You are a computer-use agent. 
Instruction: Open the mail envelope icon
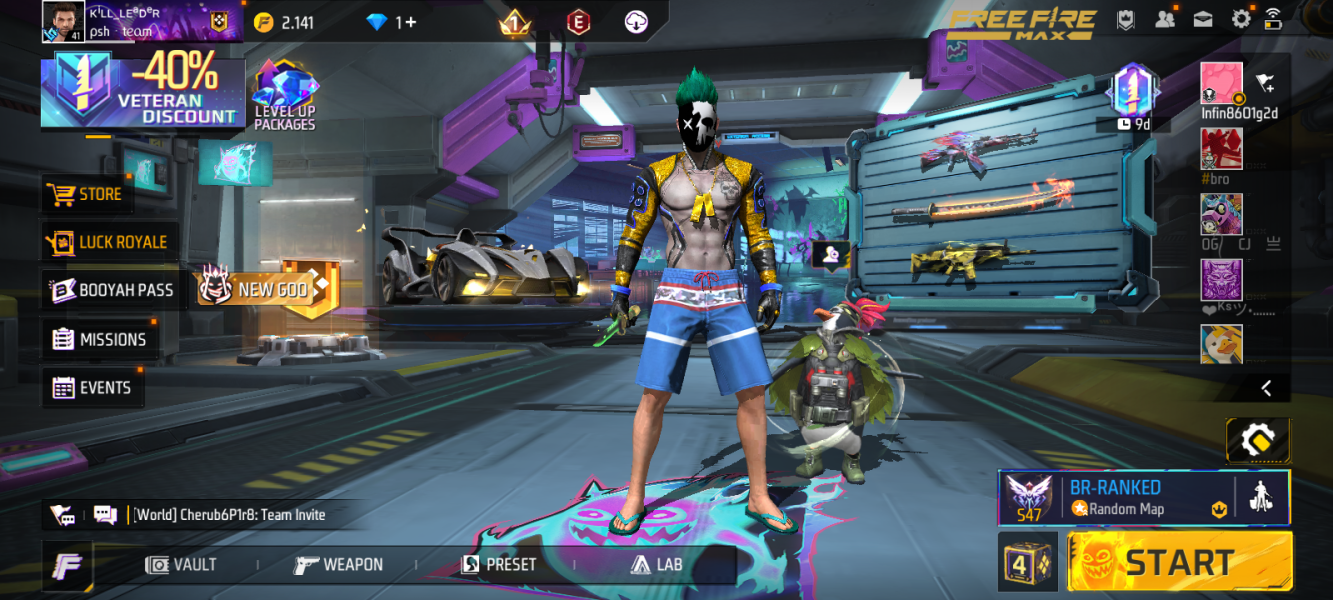point(1203,19)
